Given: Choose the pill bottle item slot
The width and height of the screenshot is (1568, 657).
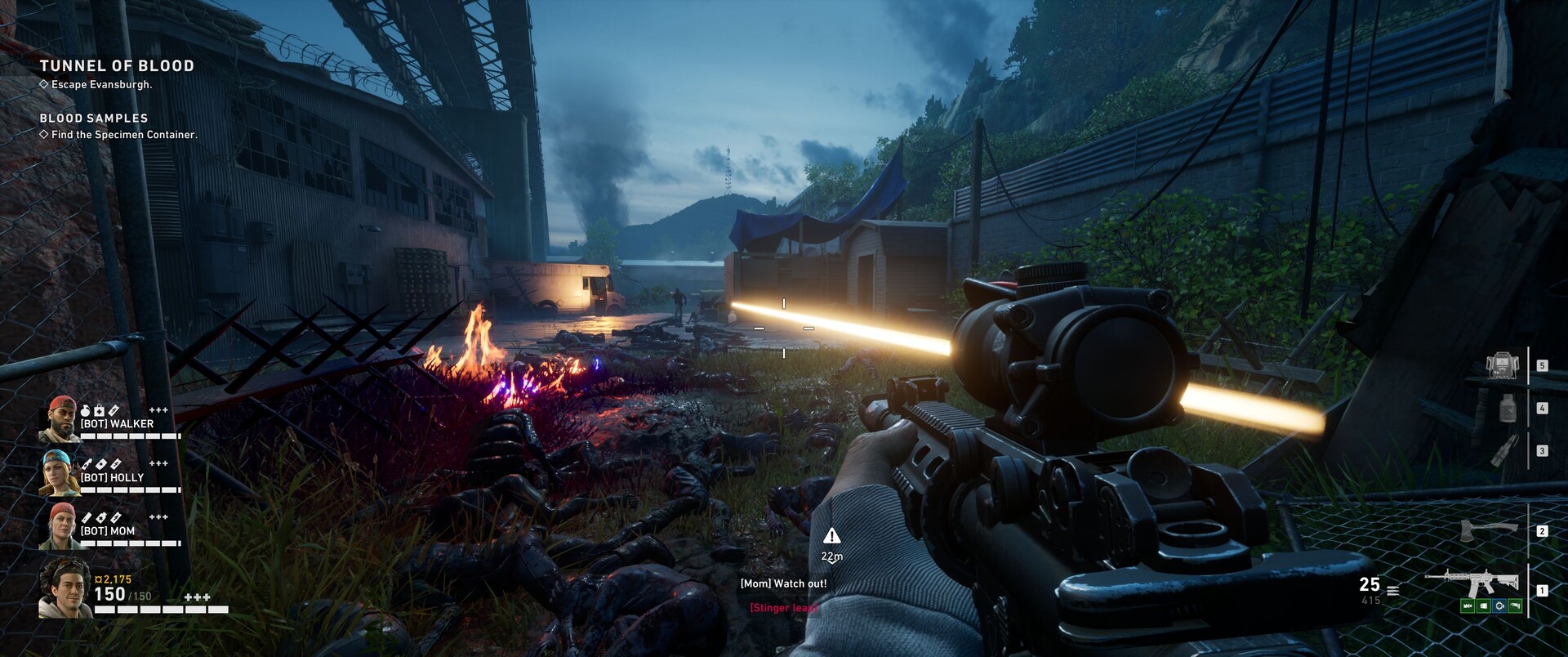Looking at the screenshot, I should 1508,407.
